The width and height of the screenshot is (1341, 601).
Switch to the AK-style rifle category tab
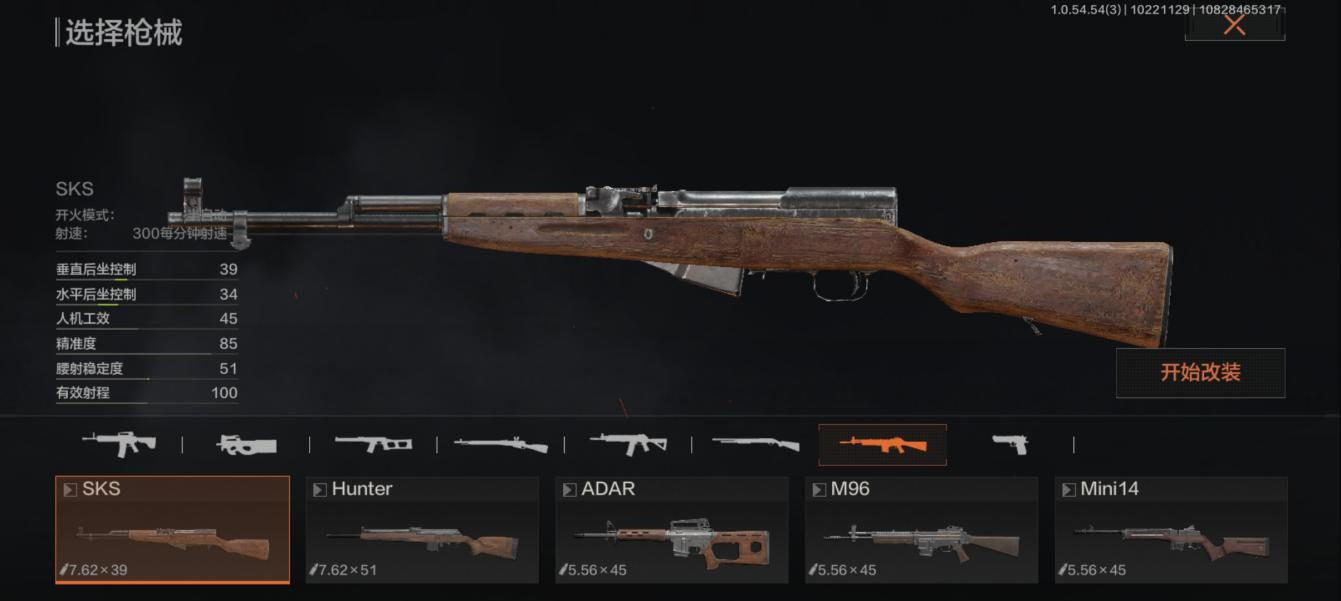(x=628, y=443)
